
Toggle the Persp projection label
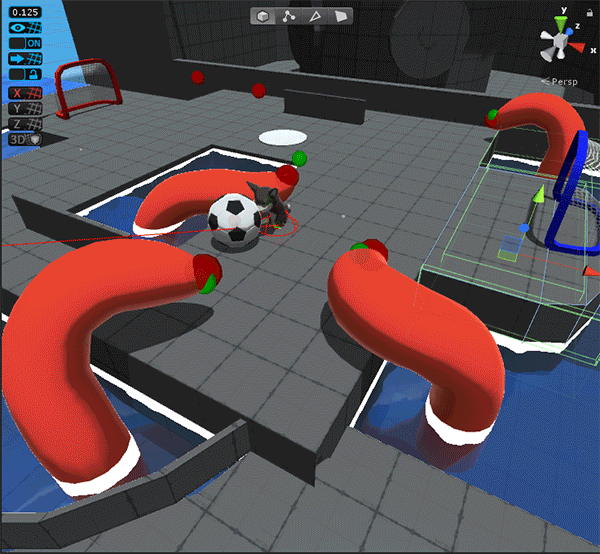pyautogui.click(x=566, y=81)
